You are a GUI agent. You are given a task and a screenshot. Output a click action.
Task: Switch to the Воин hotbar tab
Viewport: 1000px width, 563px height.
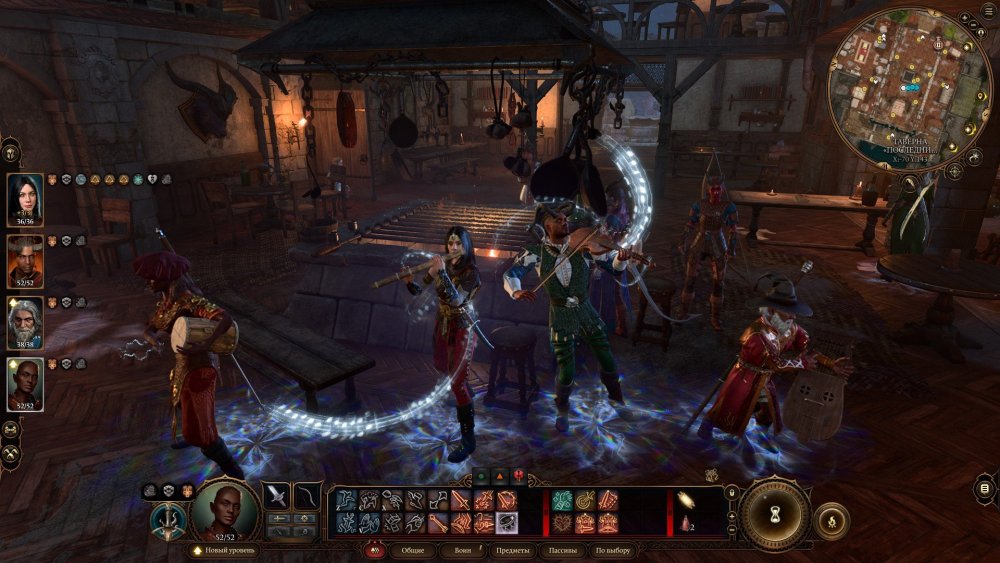coord(463,550)
